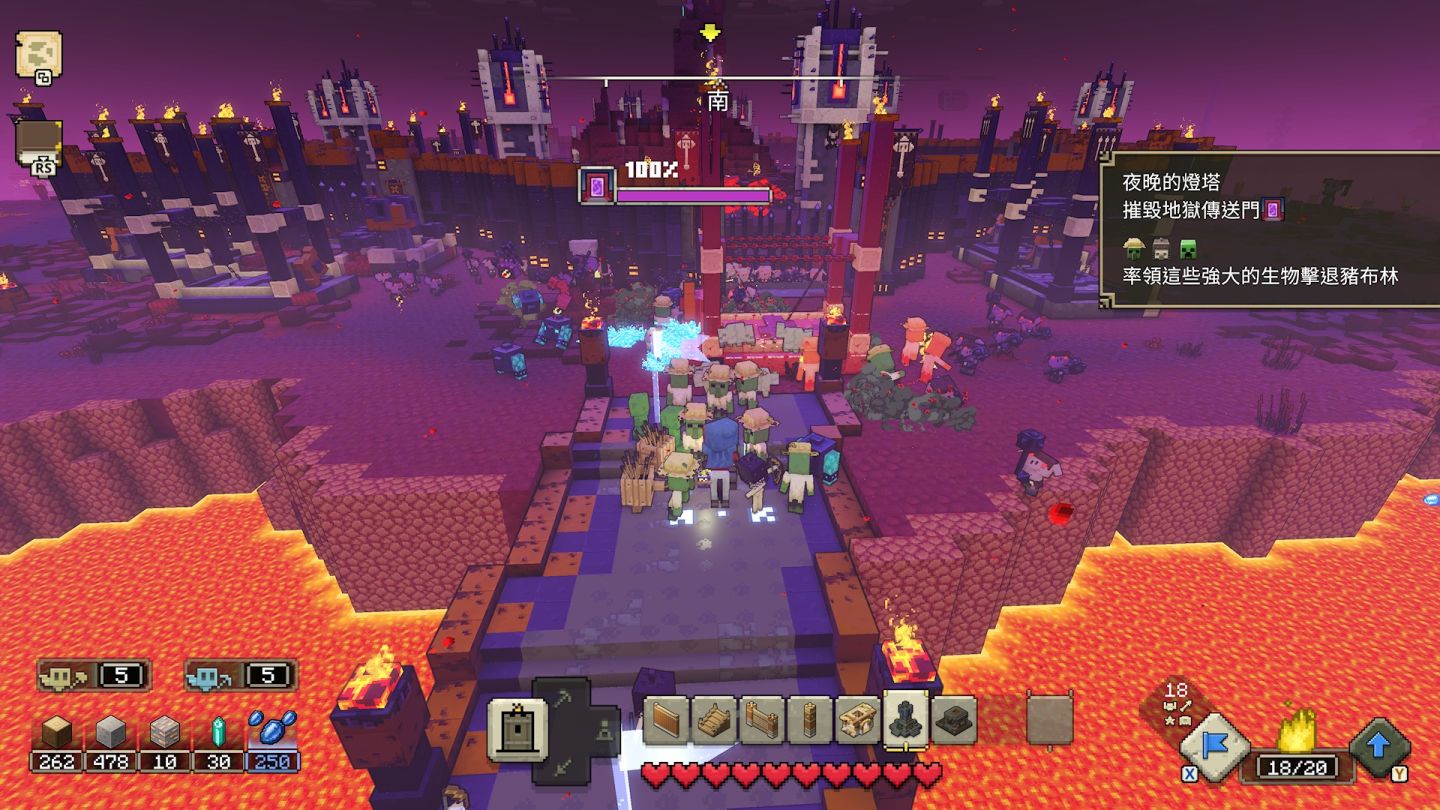
Task: Click the green prismarine crystal resource
Action: [x=219, y=735]
